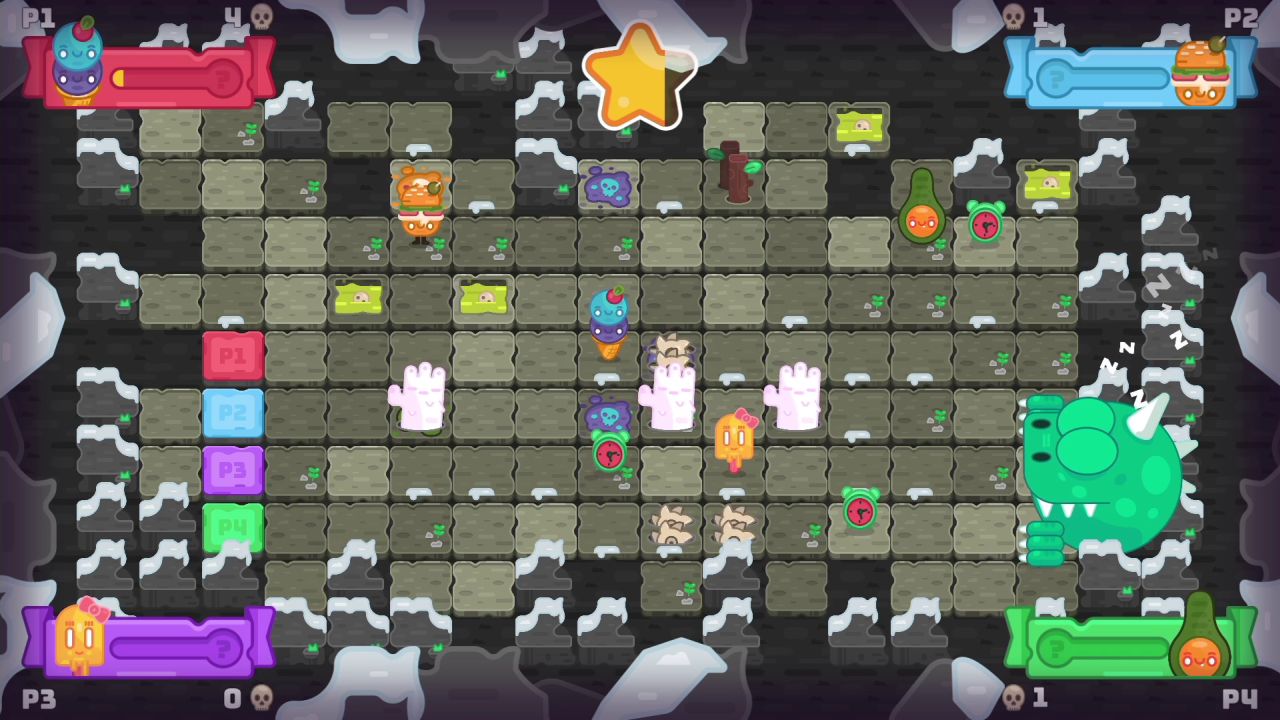
Task: Toggle the red P1 spawn tile
Action: (234, 355)
